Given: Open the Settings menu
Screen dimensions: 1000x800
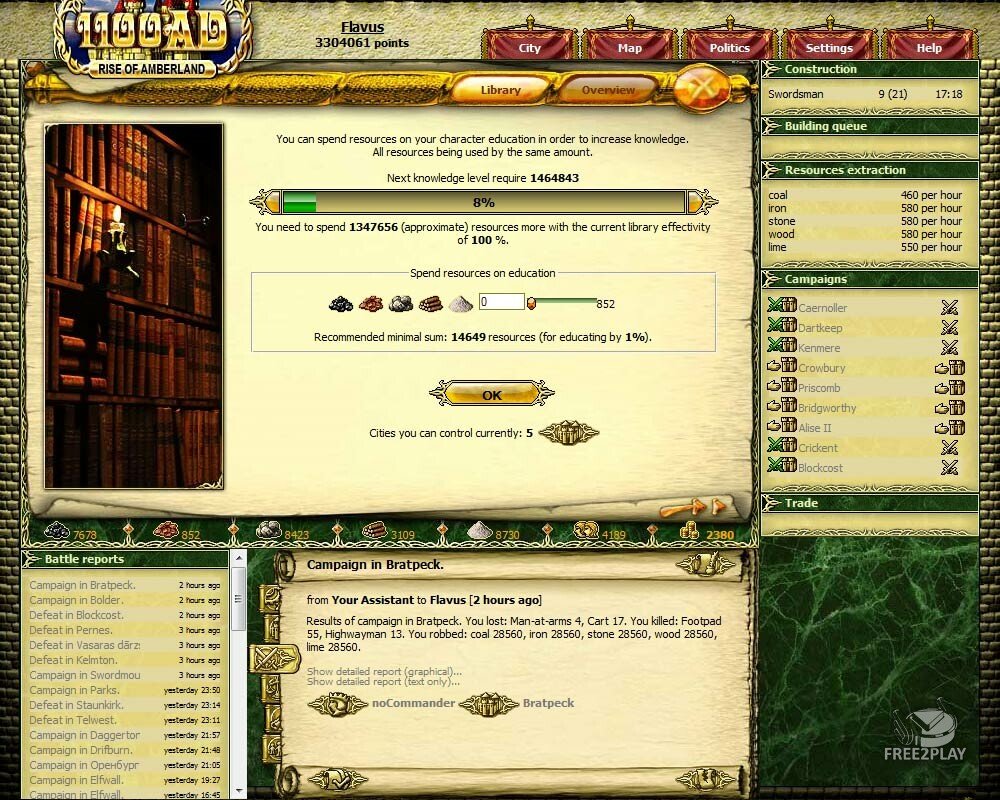Looking at the screenshot, I should pos(829,47).
